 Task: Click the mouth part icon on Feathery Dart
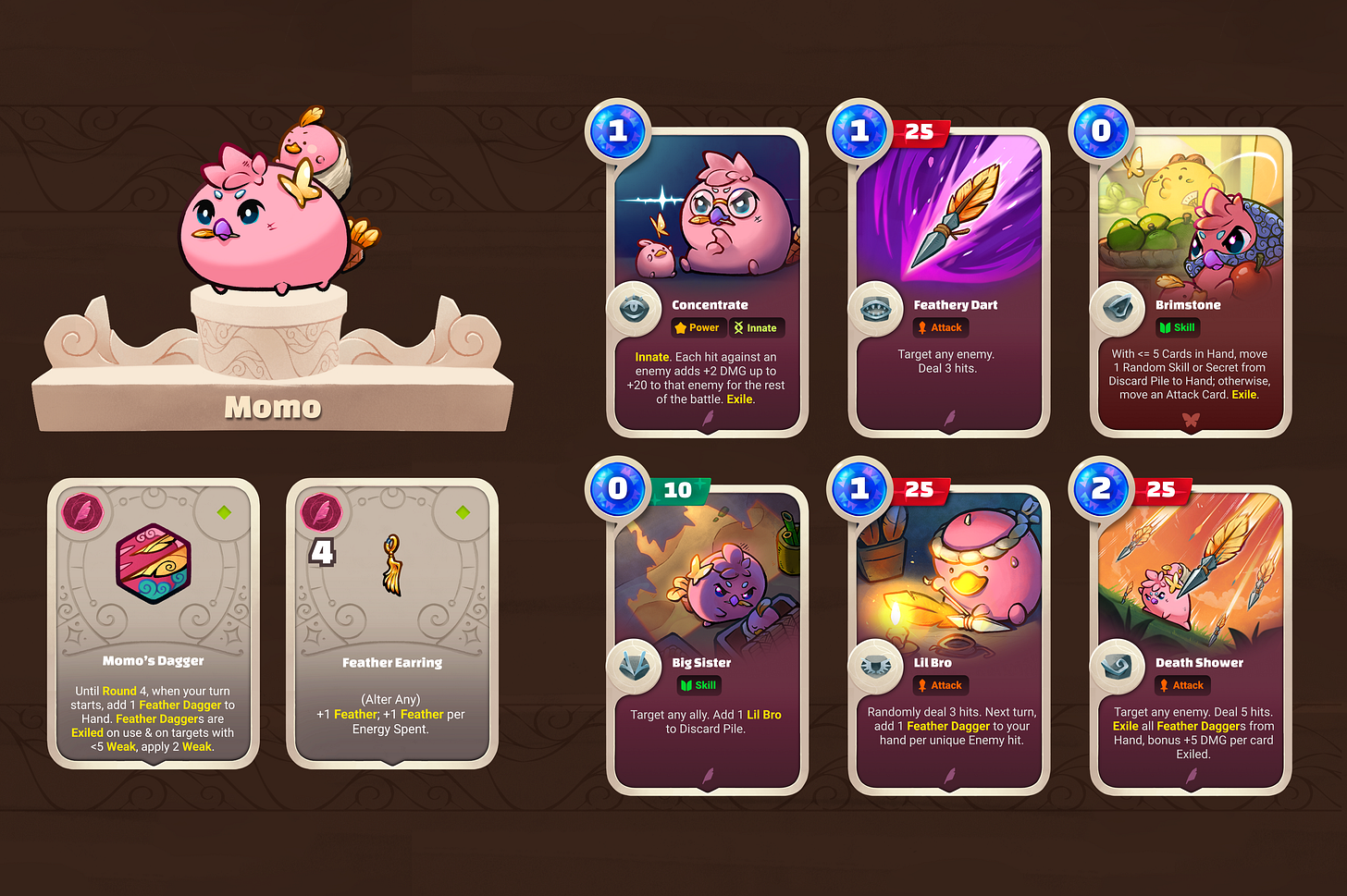click(876, 308)
